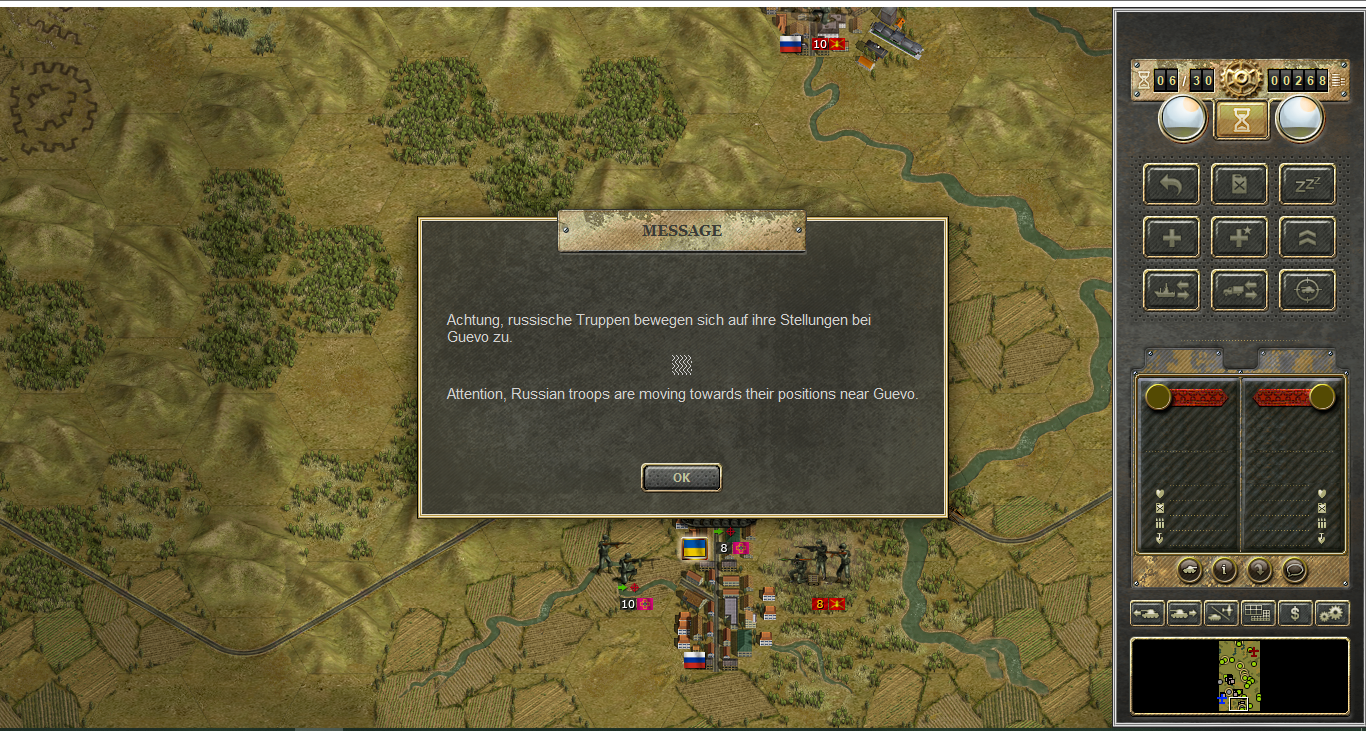Click the plain plus replacements button
This screenshot has height=731, width=1366.
click(x=1171, y=237)
